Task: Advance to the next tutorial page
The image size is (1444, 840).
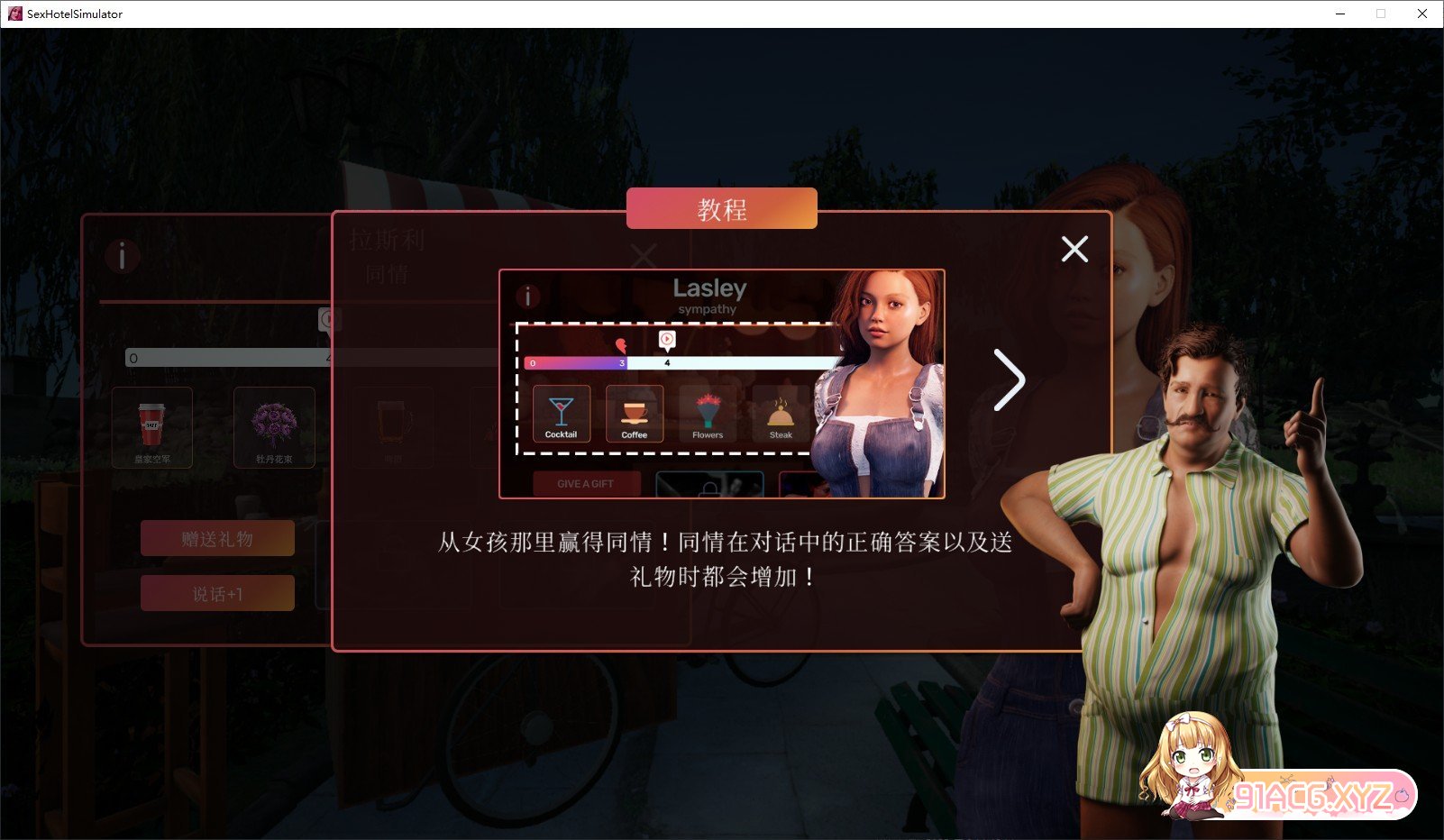Action: point(1010,381)
